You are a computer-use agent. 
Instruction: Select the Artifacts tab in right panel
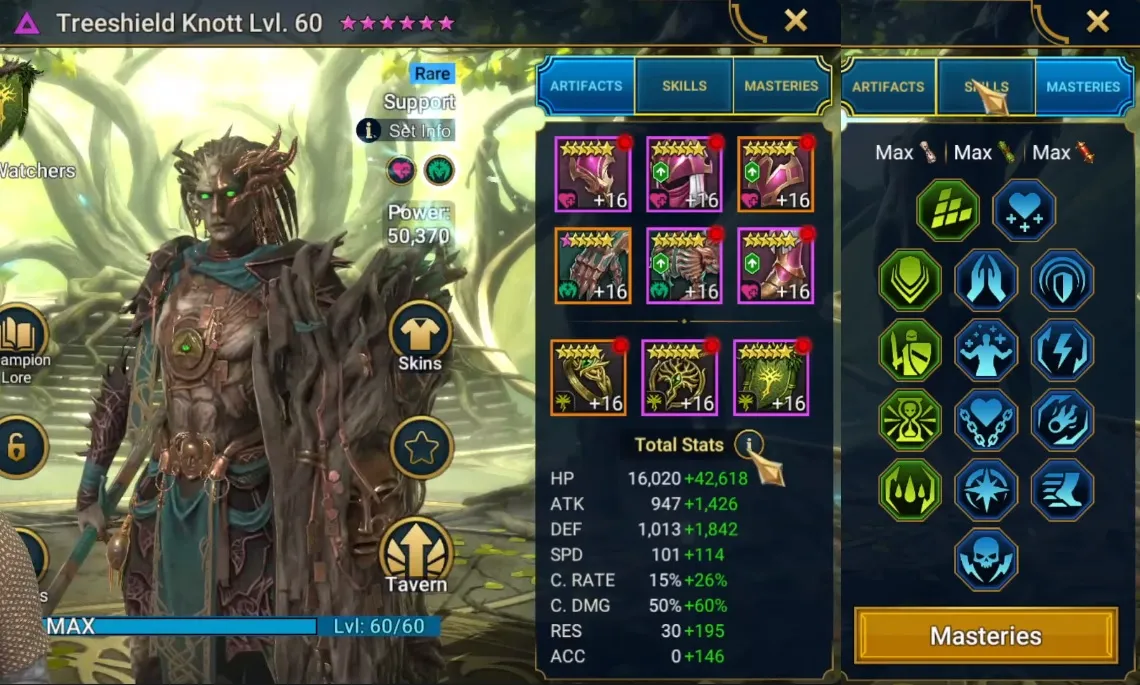point(888,87)
